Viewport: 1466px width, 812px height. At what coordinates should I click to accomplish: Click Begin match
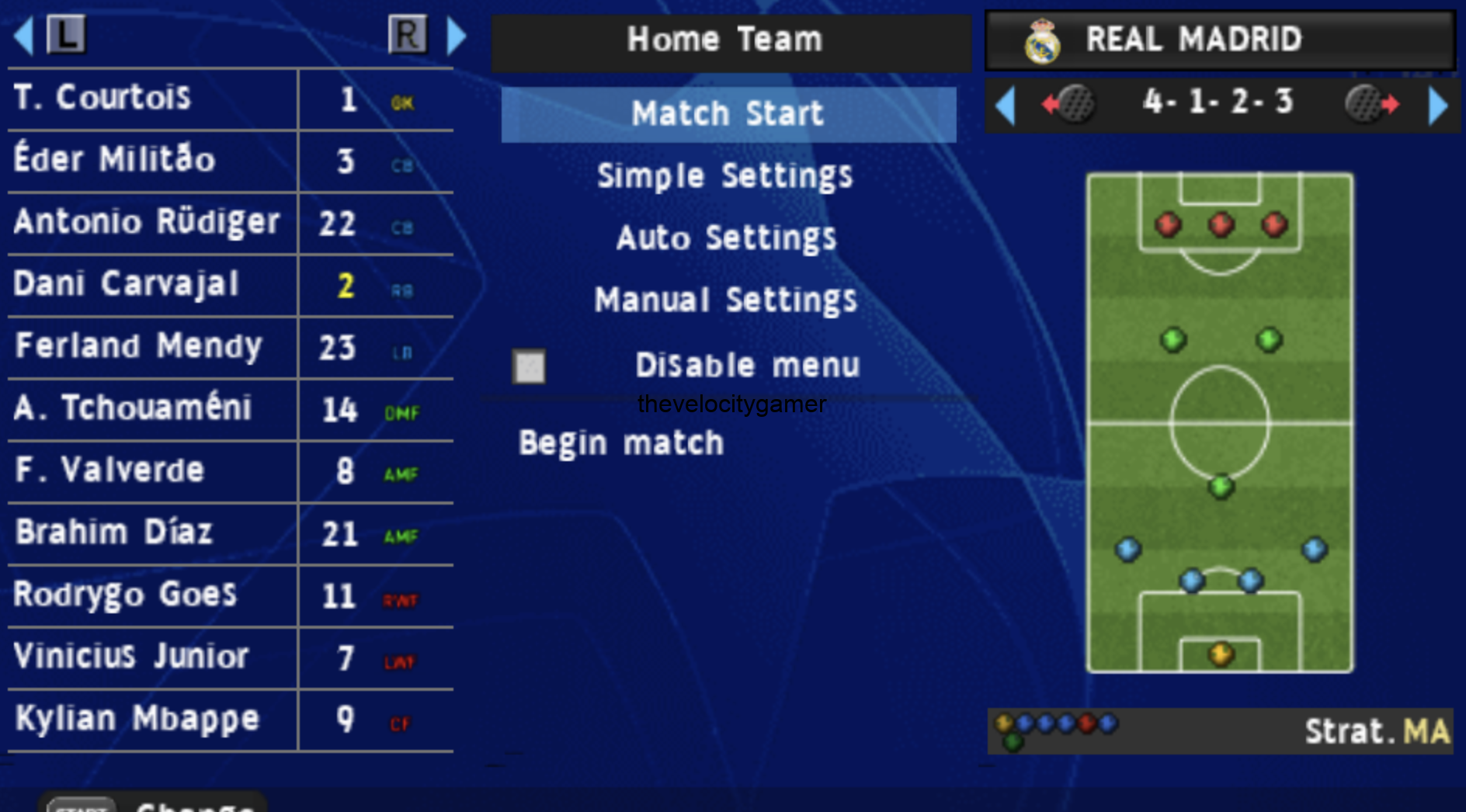coord(621,442)
